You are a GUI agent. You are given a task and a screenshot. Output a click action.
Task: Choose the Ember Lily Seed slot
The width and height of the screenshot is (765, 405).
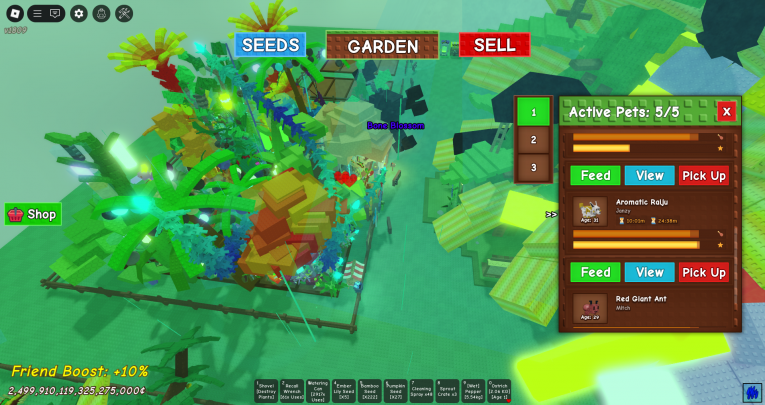[344, 391]
